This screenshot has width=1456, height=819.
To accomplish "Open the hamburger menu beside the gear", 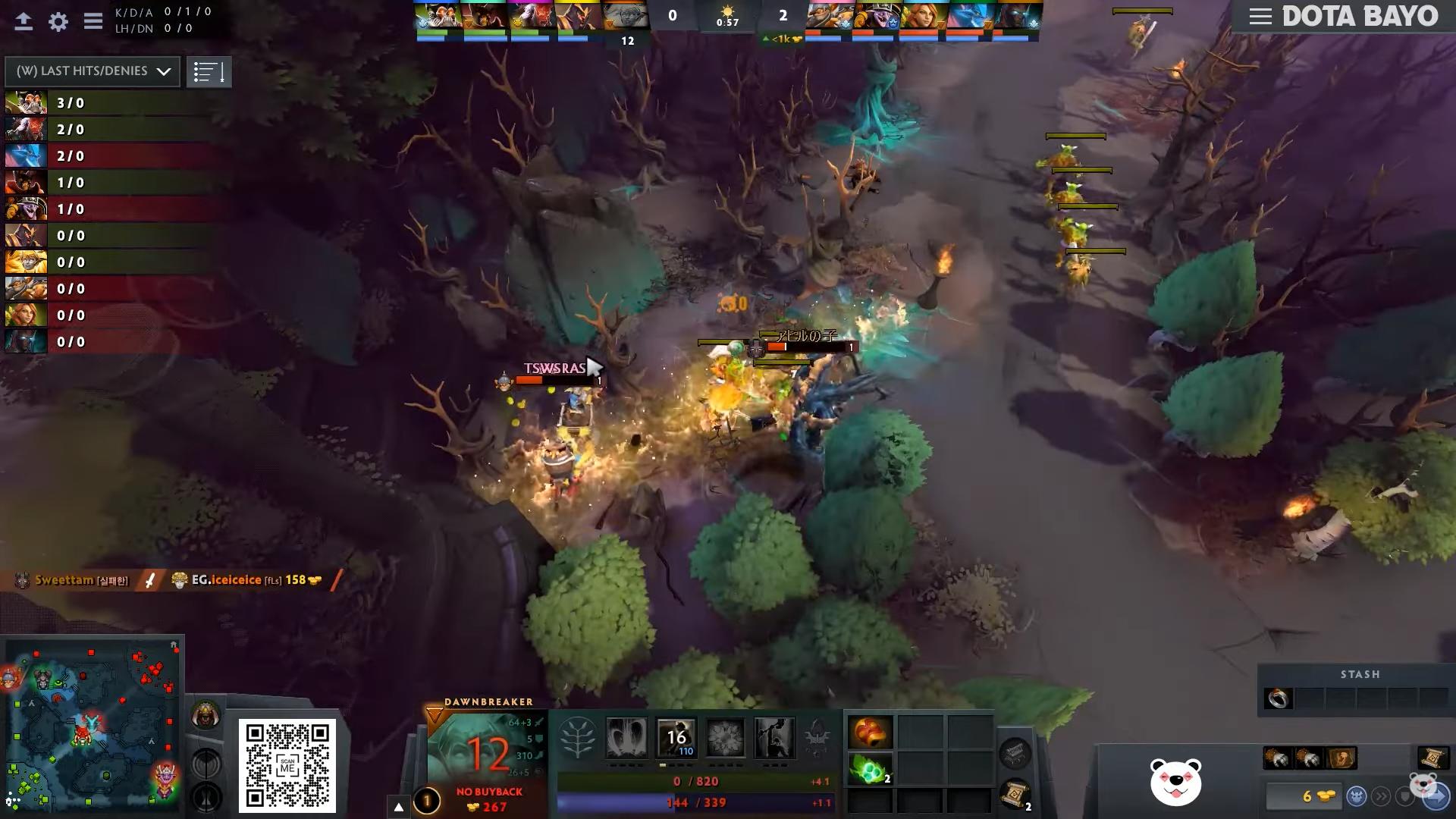I will point(93,21).
